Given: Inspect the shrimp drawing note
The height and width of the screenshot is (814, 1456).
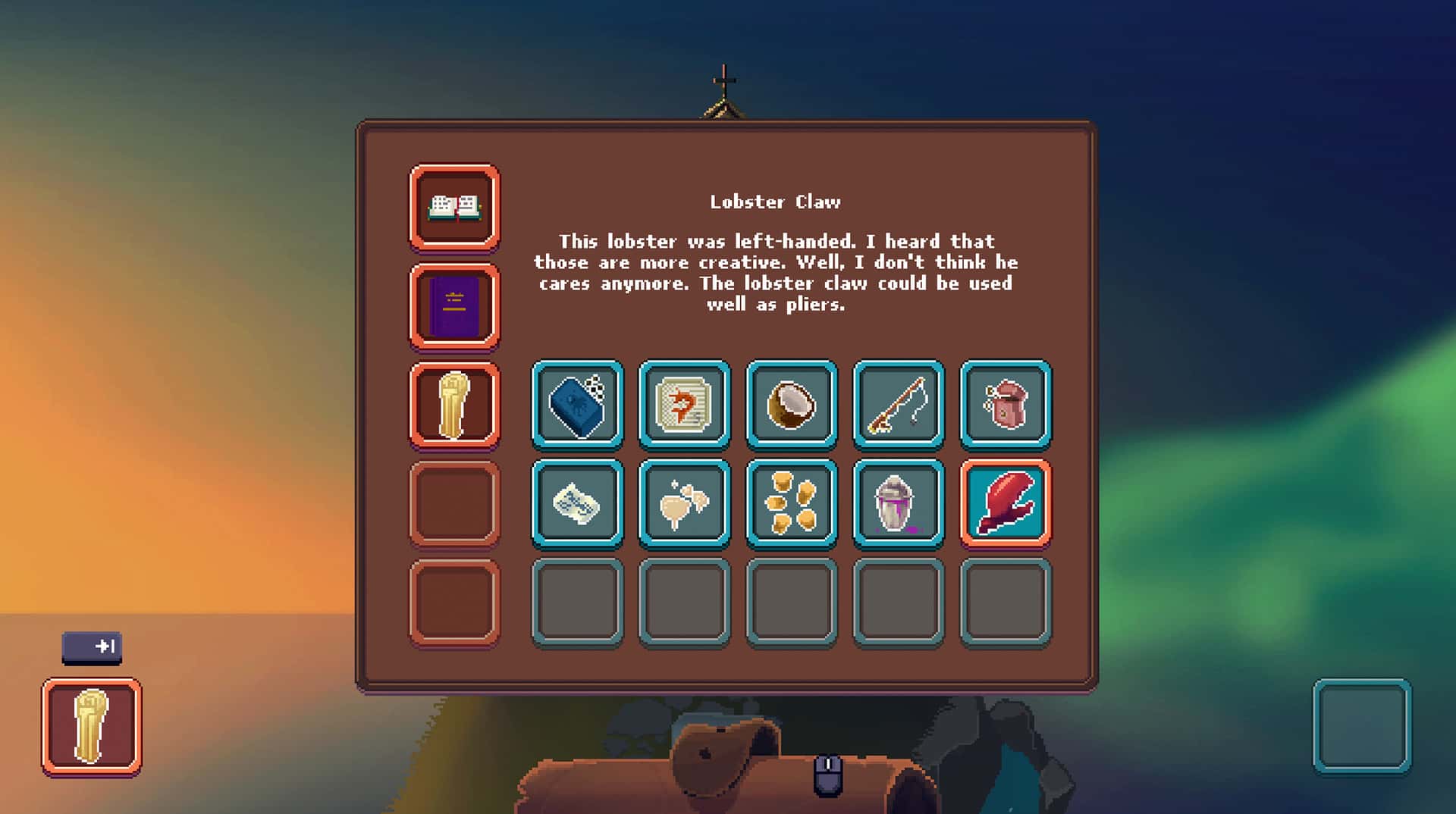Looking at the screenshot, I should [x=684, y=404].
